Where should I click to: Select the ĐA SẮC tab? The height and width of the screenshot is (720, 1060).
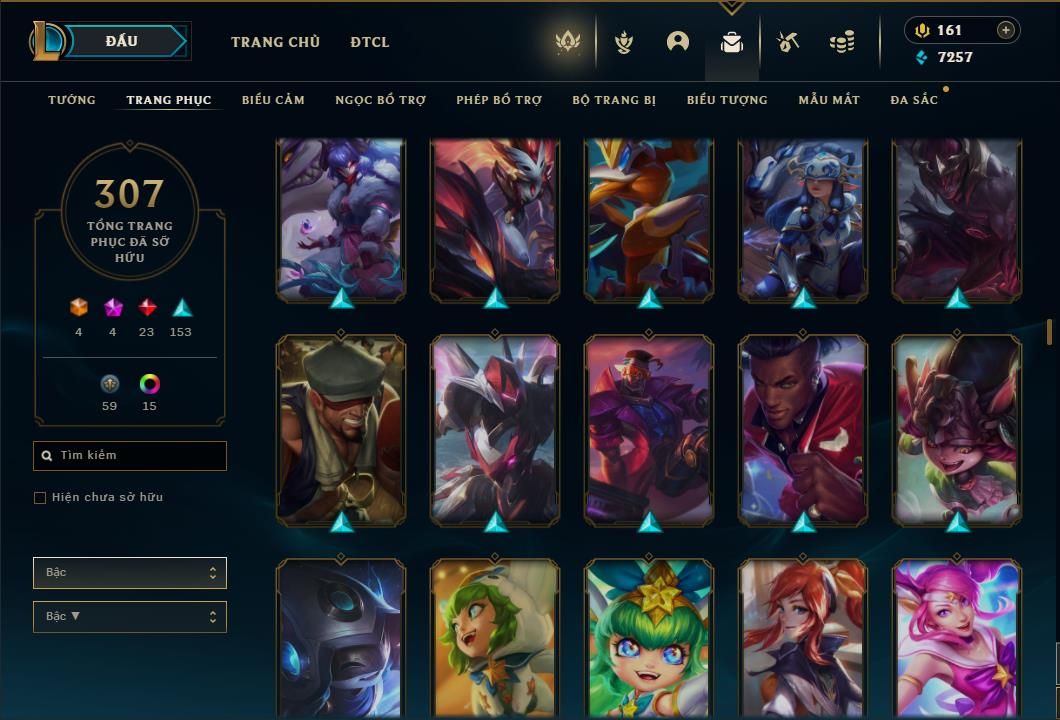(914, 100)
